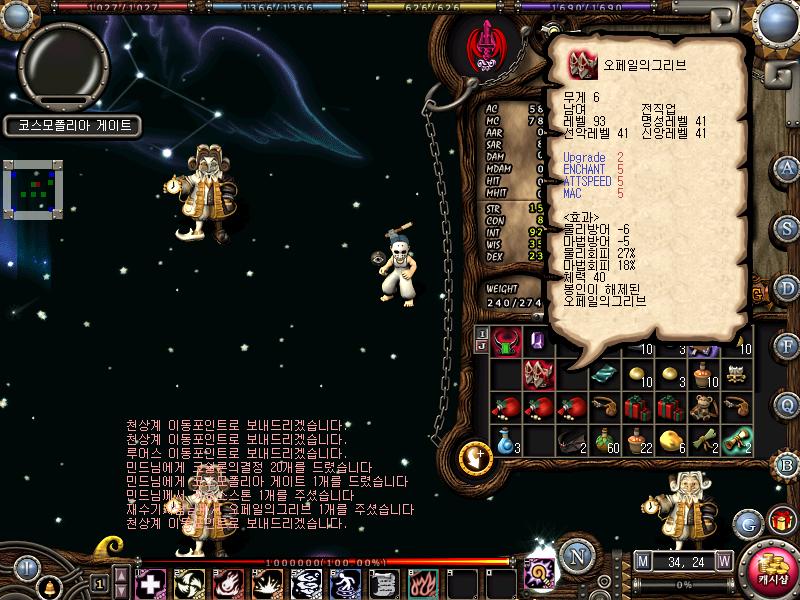Click the round Q side button

pyautogui.click(x=787, y=404)
